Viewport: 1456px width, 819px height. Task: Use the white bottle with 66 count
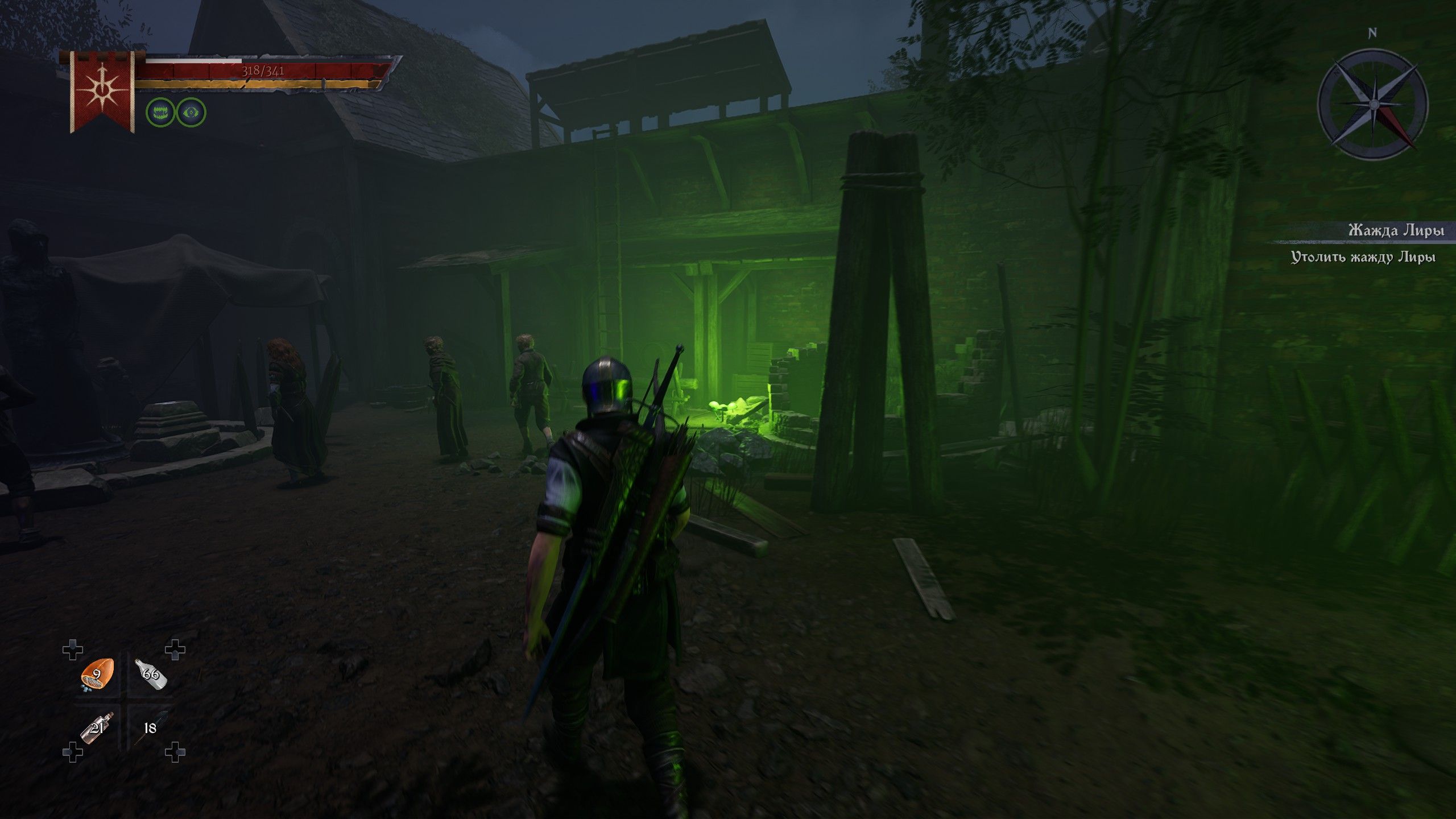pyautogui.click(x=151, y=674)
